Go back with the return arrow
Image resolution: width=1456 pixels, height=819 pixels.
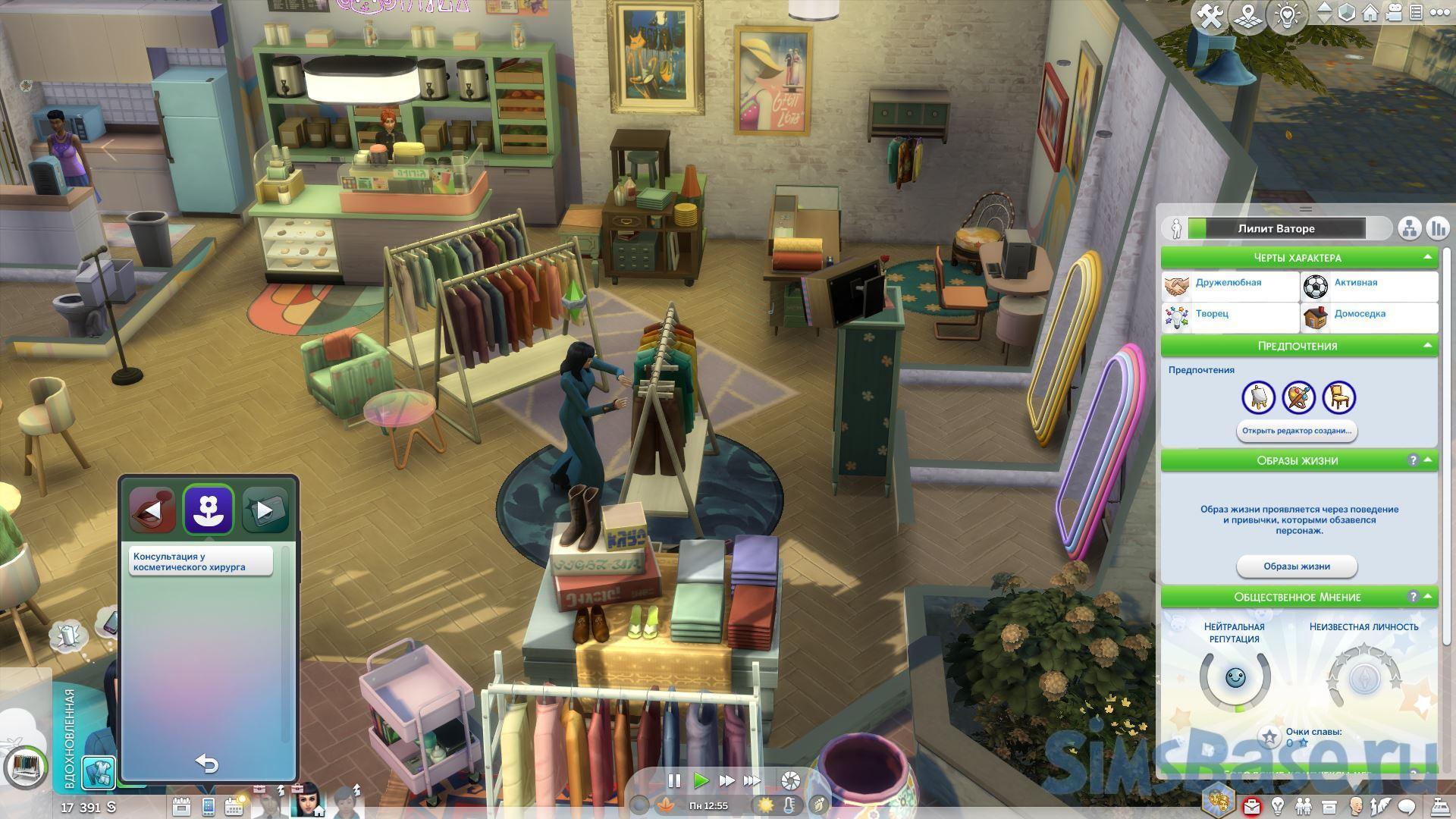[206, 763]
